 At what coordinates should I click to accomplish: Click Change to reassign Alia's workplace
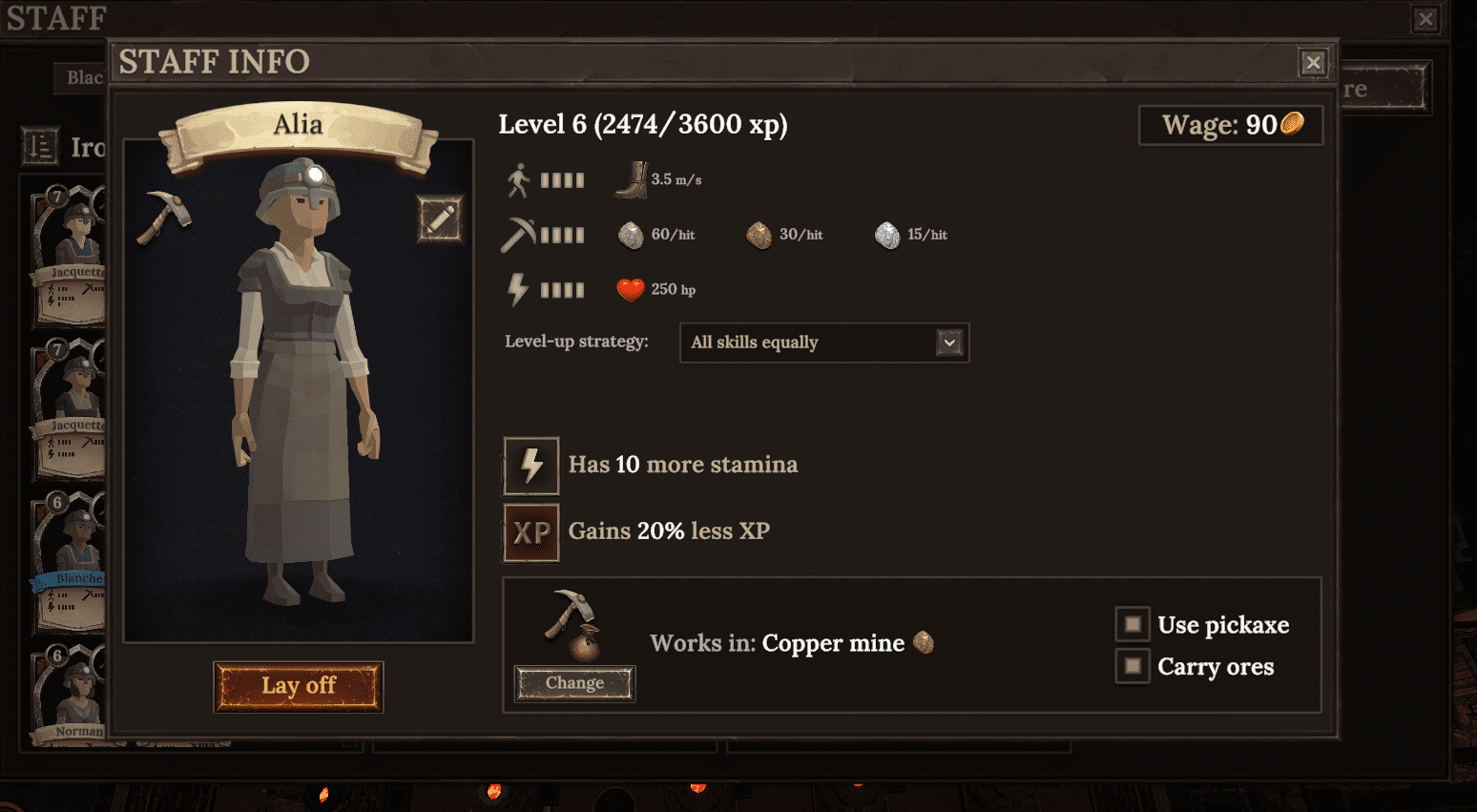573,683
